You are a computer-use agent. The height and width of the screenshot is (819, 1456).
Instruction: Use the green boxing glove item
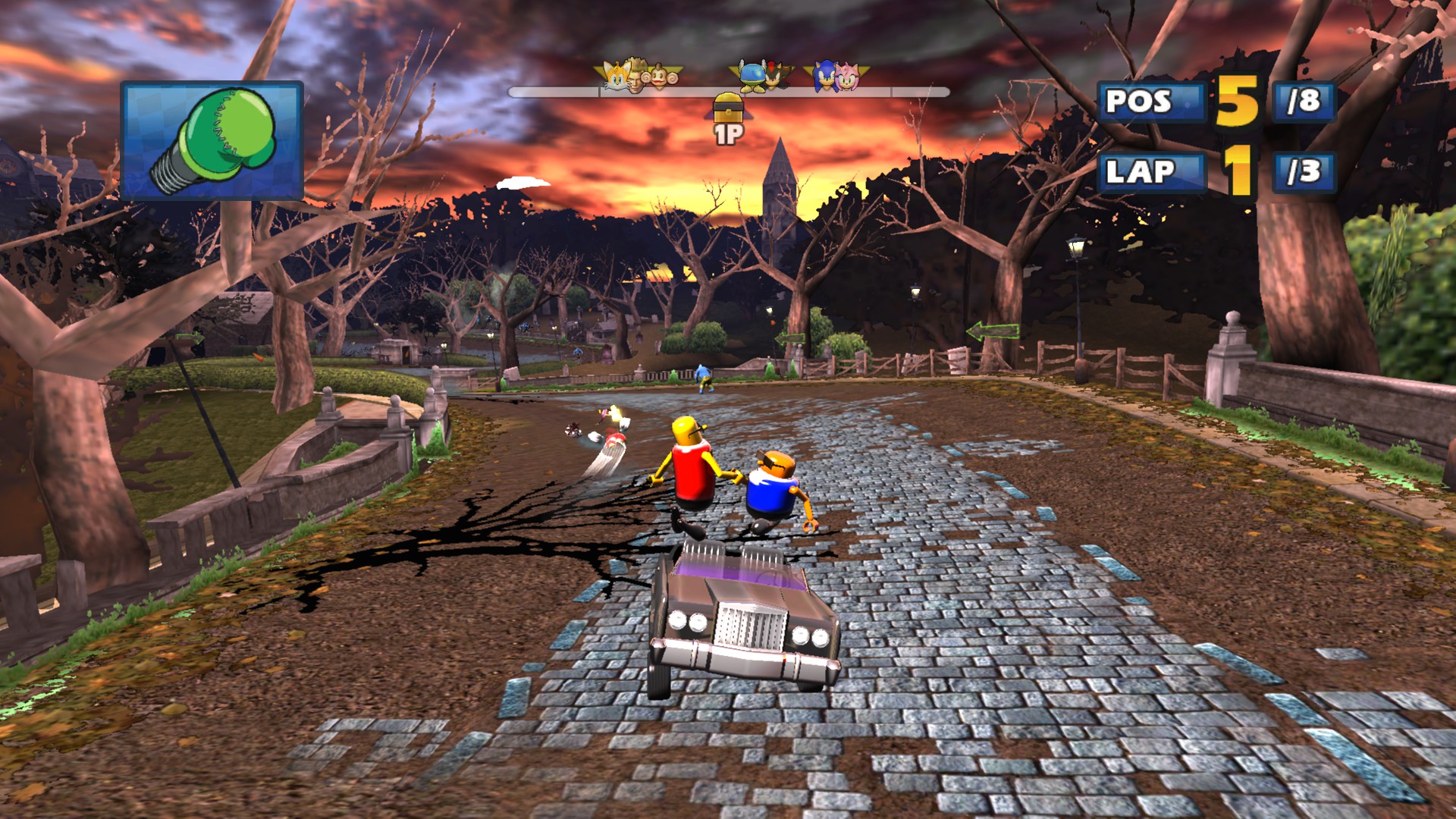212,141
